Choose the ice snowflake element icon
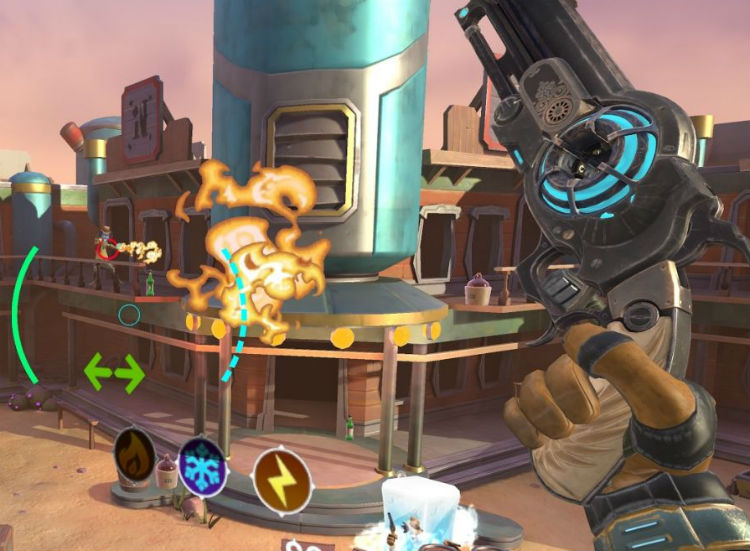Image resolution: width=750 pixels, height=551 pixels. tap(200, 466)
